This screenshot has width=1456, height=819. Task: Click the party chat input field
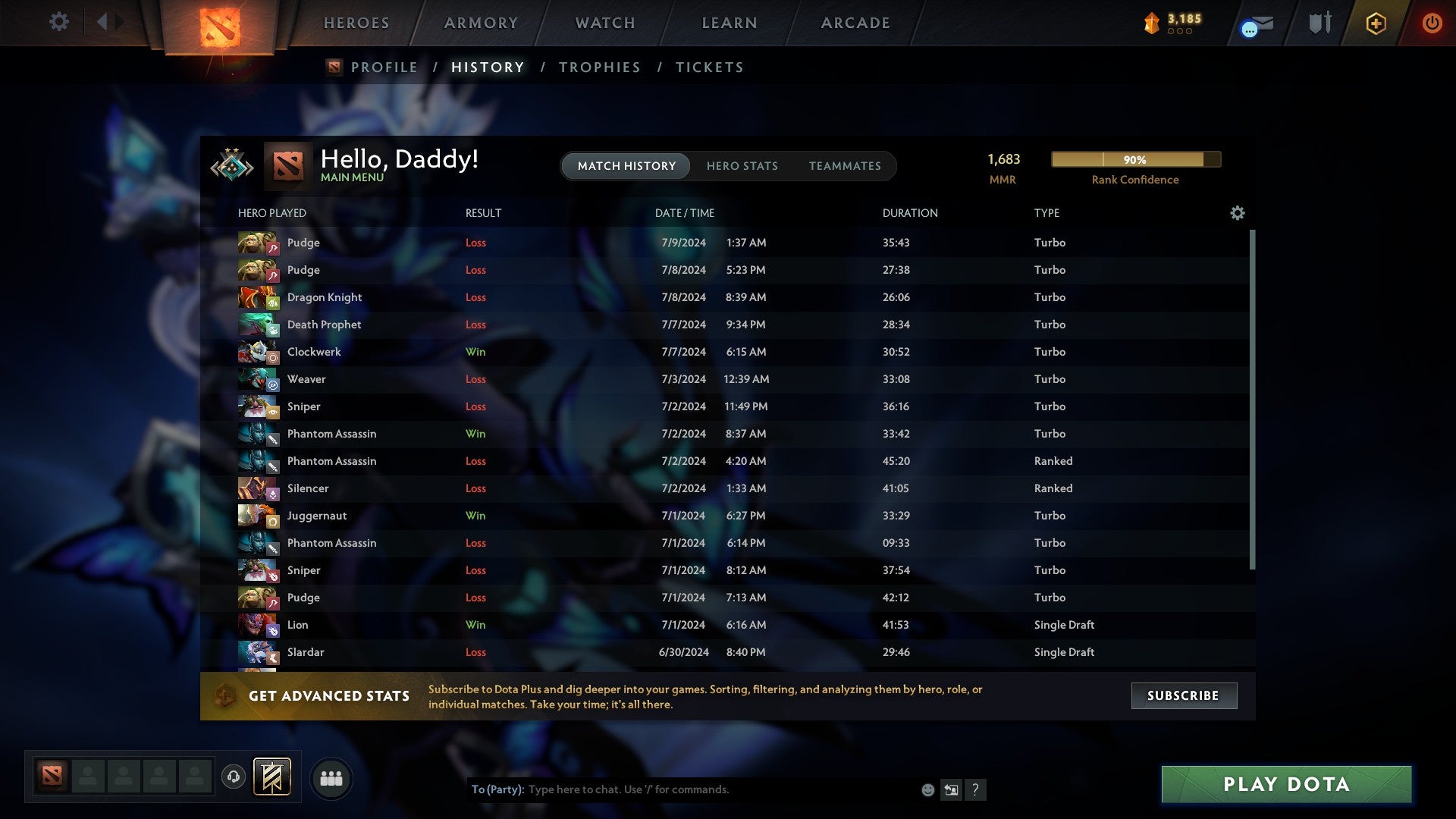tap(682, 789)
